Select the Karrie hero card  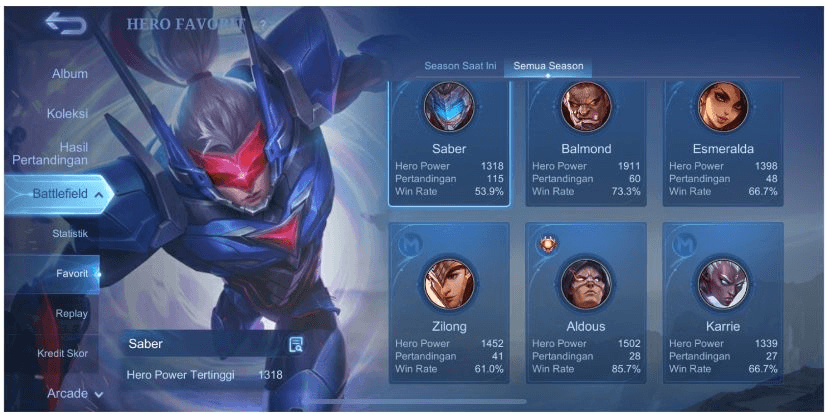[723, 300]
